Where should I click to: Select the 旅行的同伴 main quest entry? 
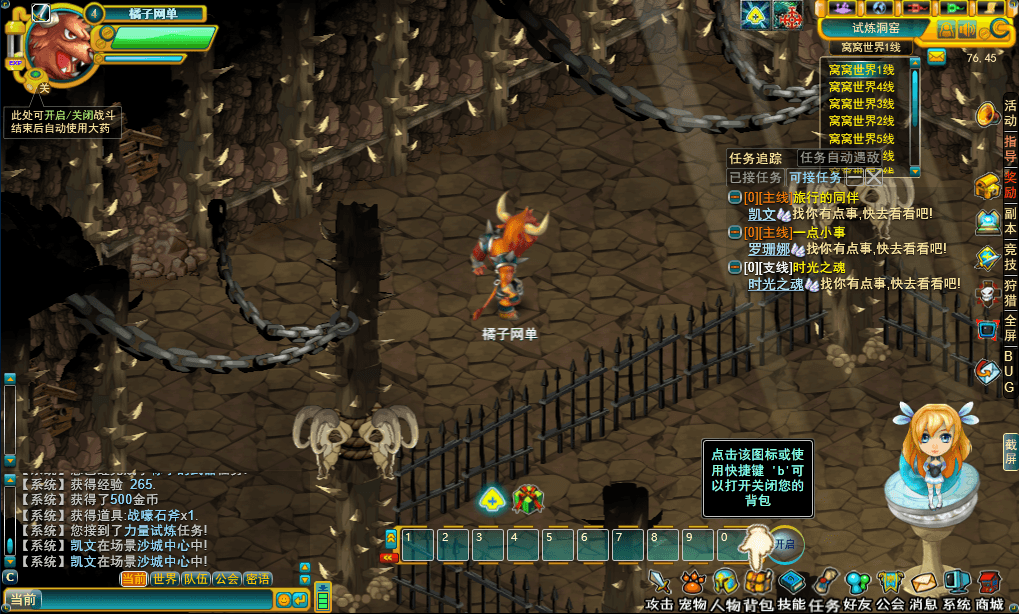tap(825, 198)
